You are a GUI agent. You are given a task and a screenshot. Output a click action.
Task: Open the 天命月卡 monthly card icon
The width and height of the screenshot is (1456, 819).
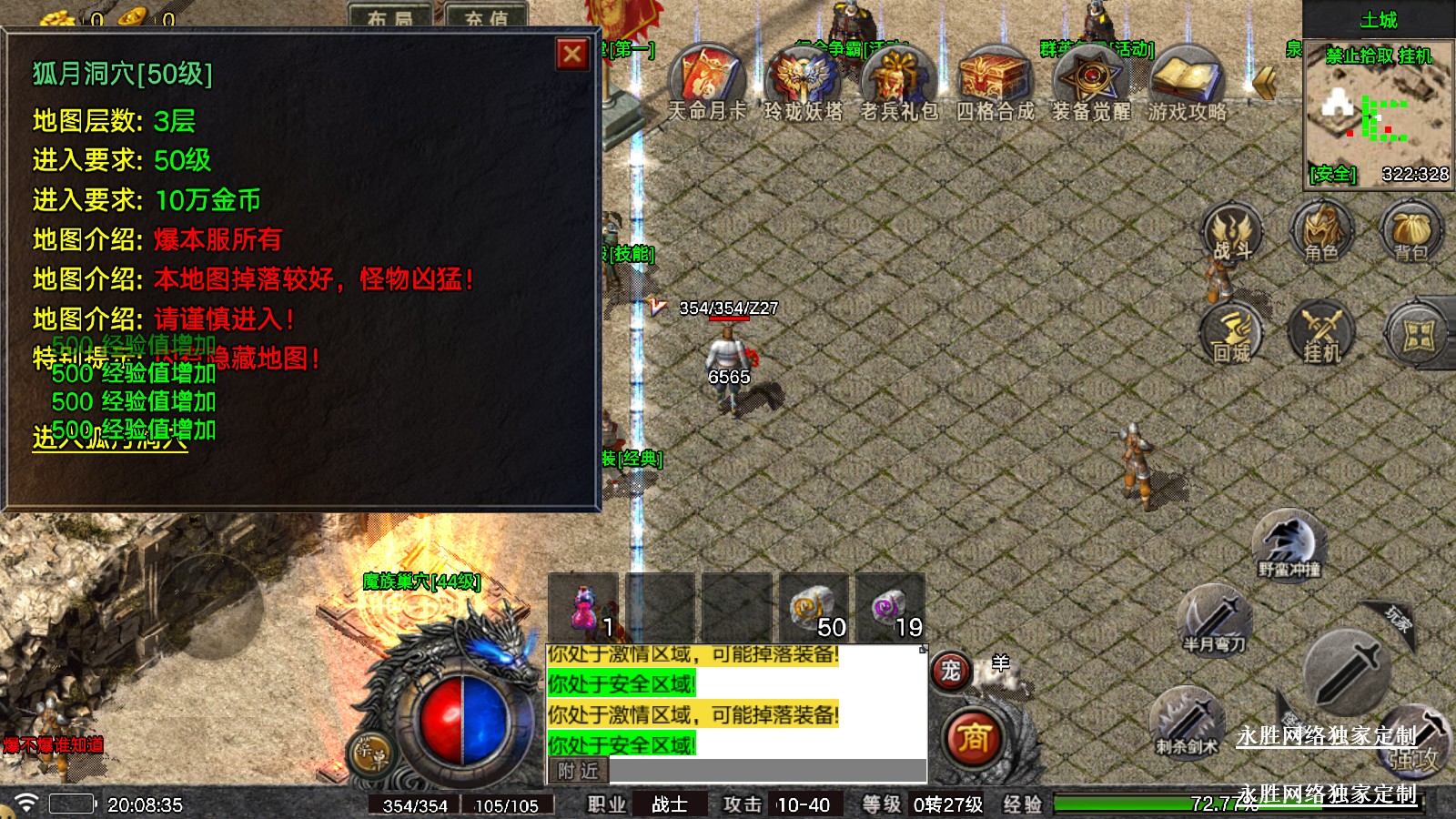707,77
